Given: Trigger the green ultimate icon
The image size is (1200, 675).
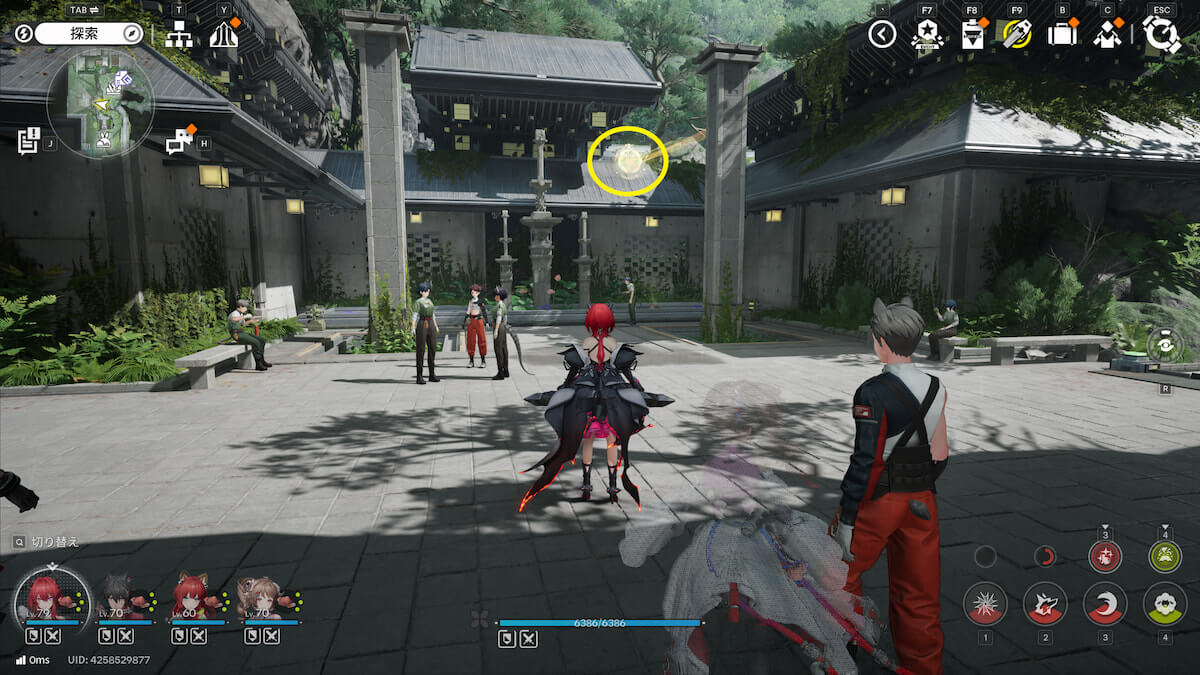Looking at the screenshot, I should coord(1165,557).
